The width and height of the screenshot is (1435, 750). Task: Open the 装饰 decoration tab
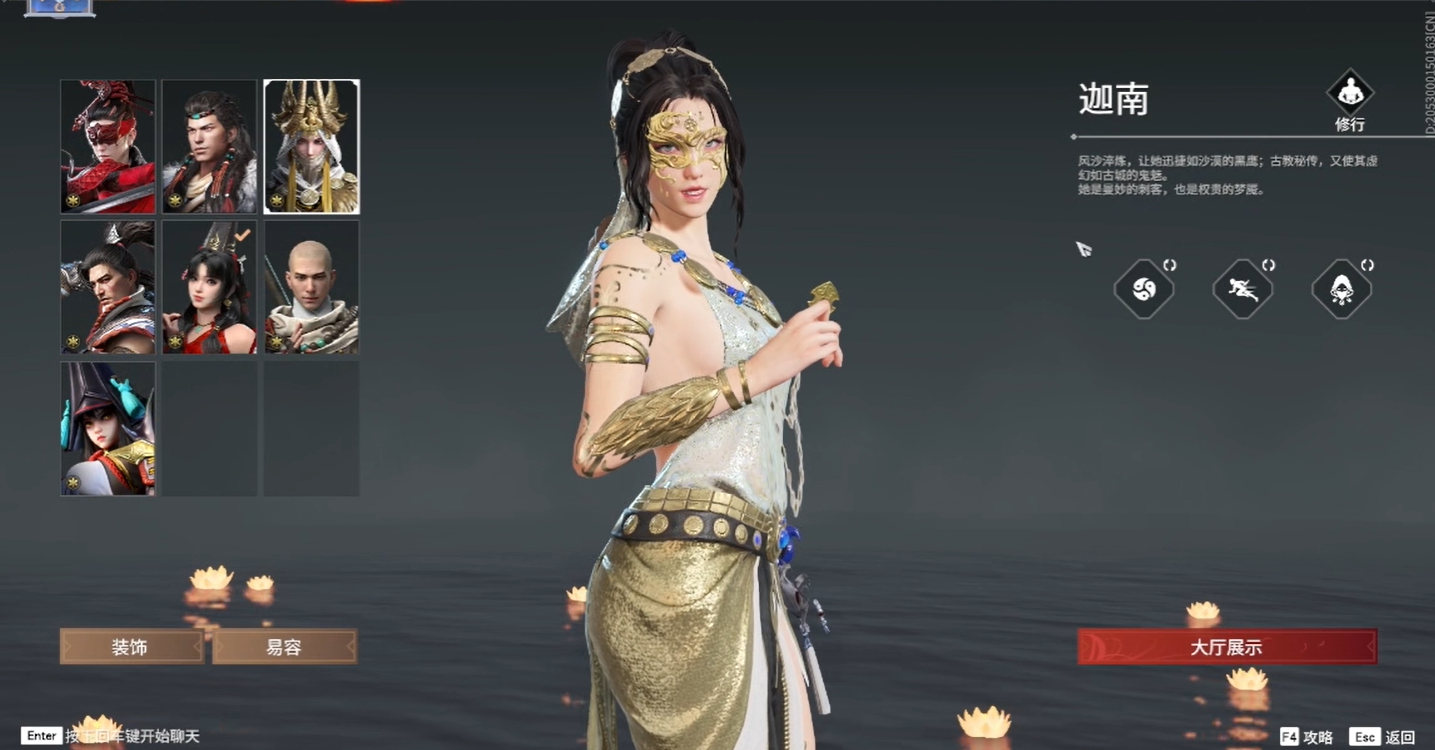(130, 647)
